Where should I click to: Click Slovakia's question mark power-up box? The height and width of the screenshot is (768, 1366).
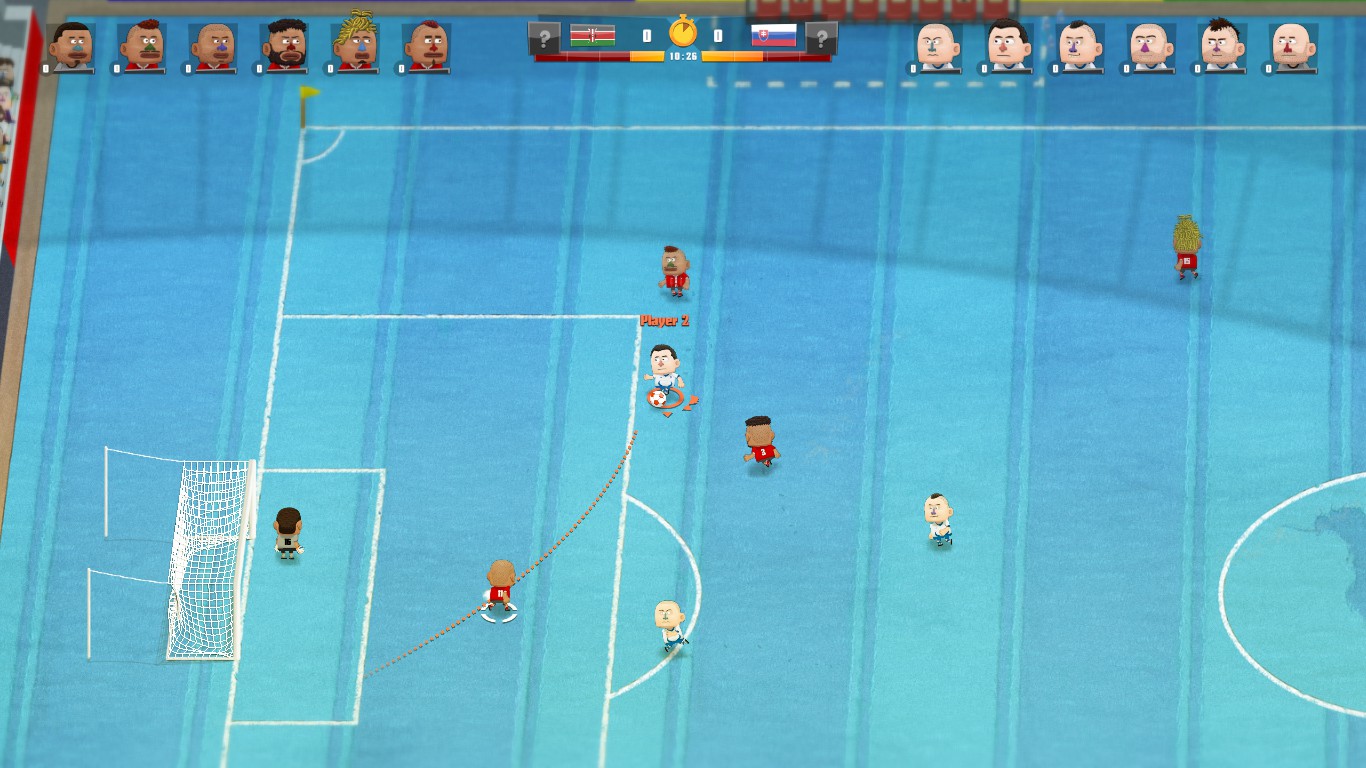coord(822,39)
